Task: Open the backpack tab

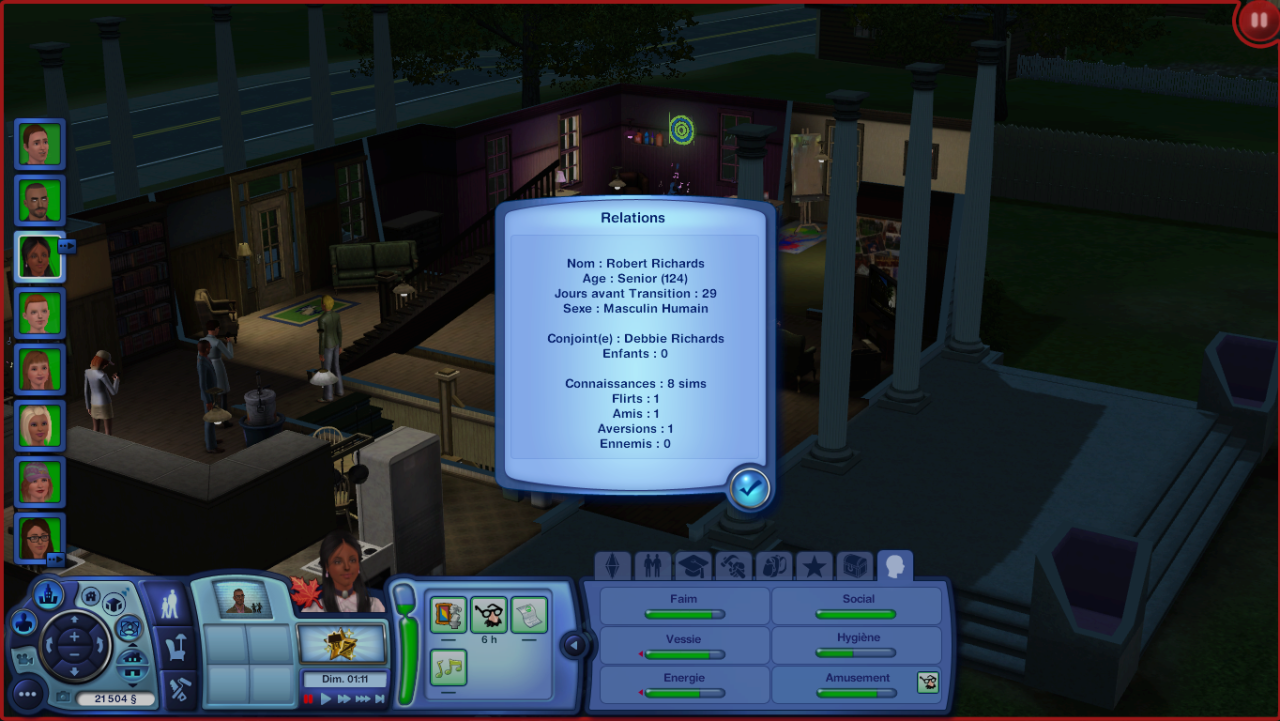Action: 774,566
